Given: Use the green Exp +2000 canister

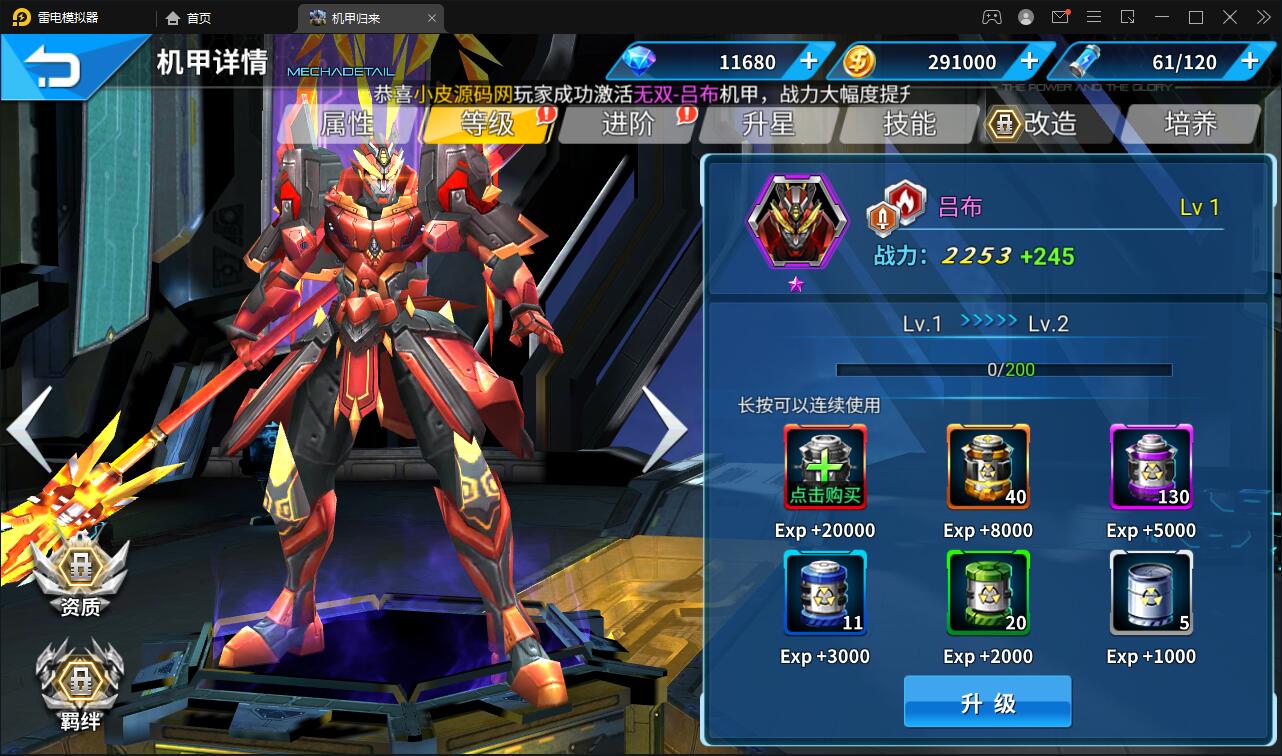Looking at the screenshot, I should click(988, 592).
